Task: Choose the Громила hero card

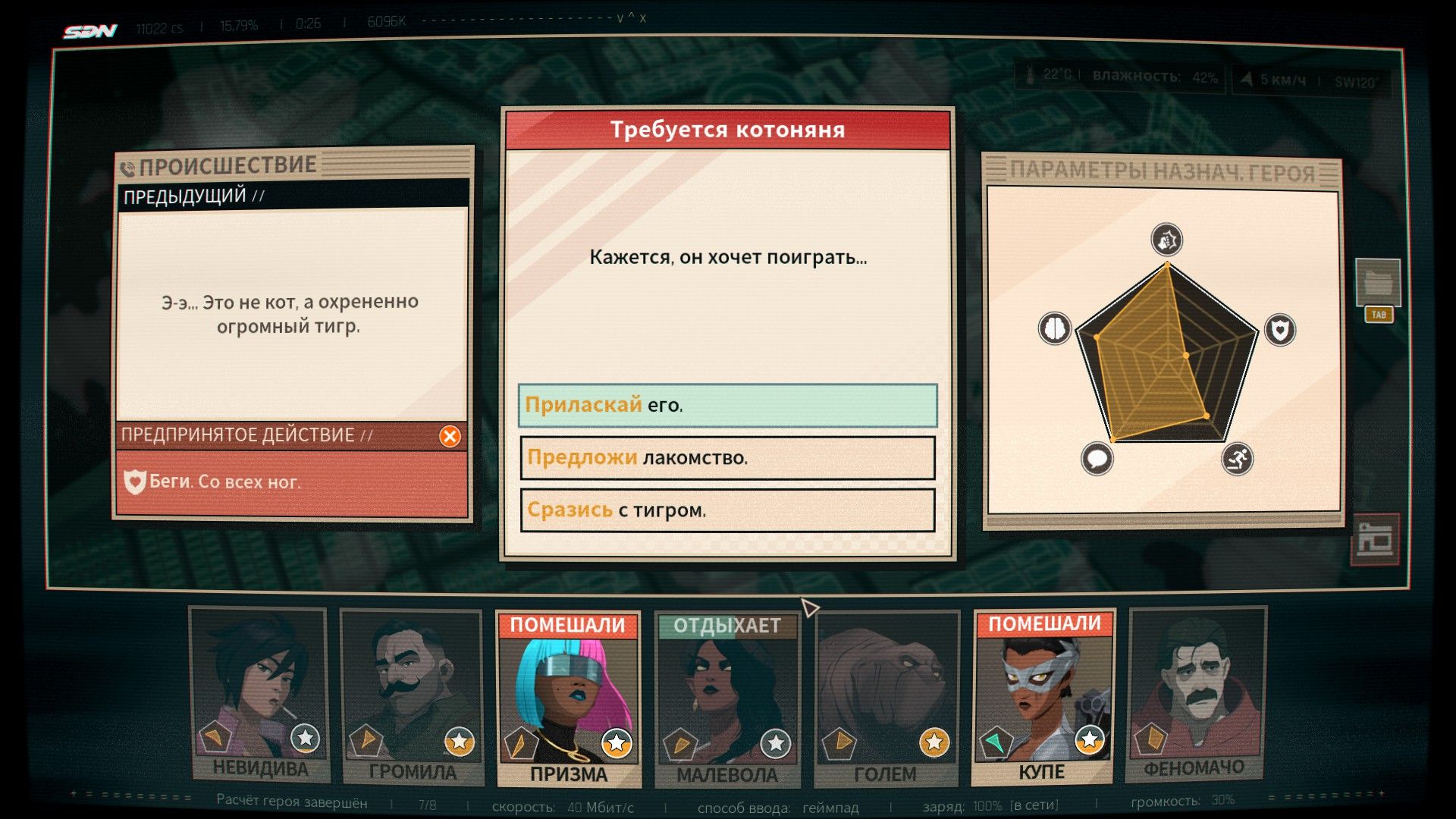Action: click(412, 698)
